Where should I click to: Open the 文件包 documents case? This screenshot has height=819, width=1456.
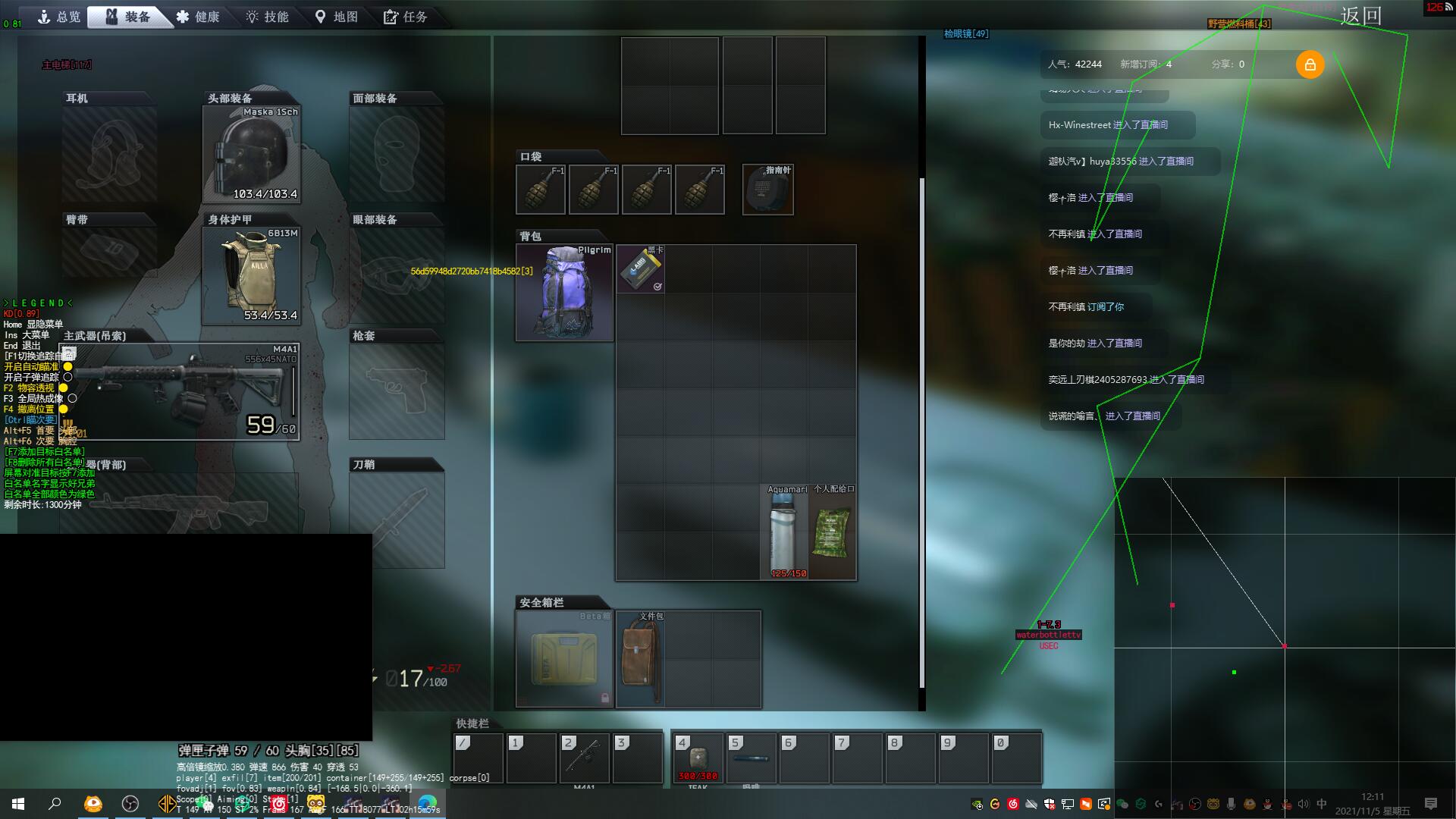point(640,659)
